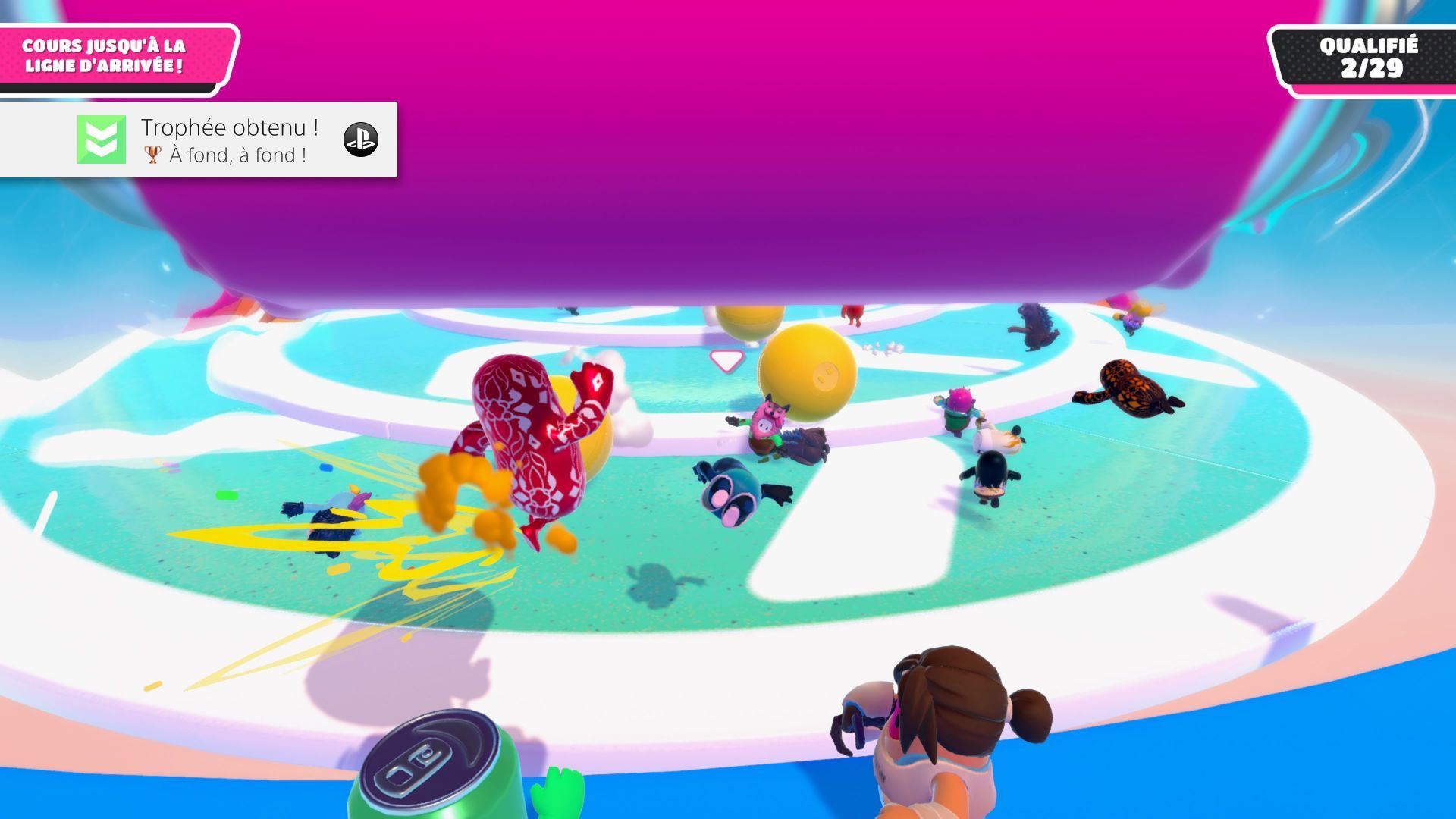
Task: Open the "Trophée obtenu !" notification
Action: coord(229,128)
